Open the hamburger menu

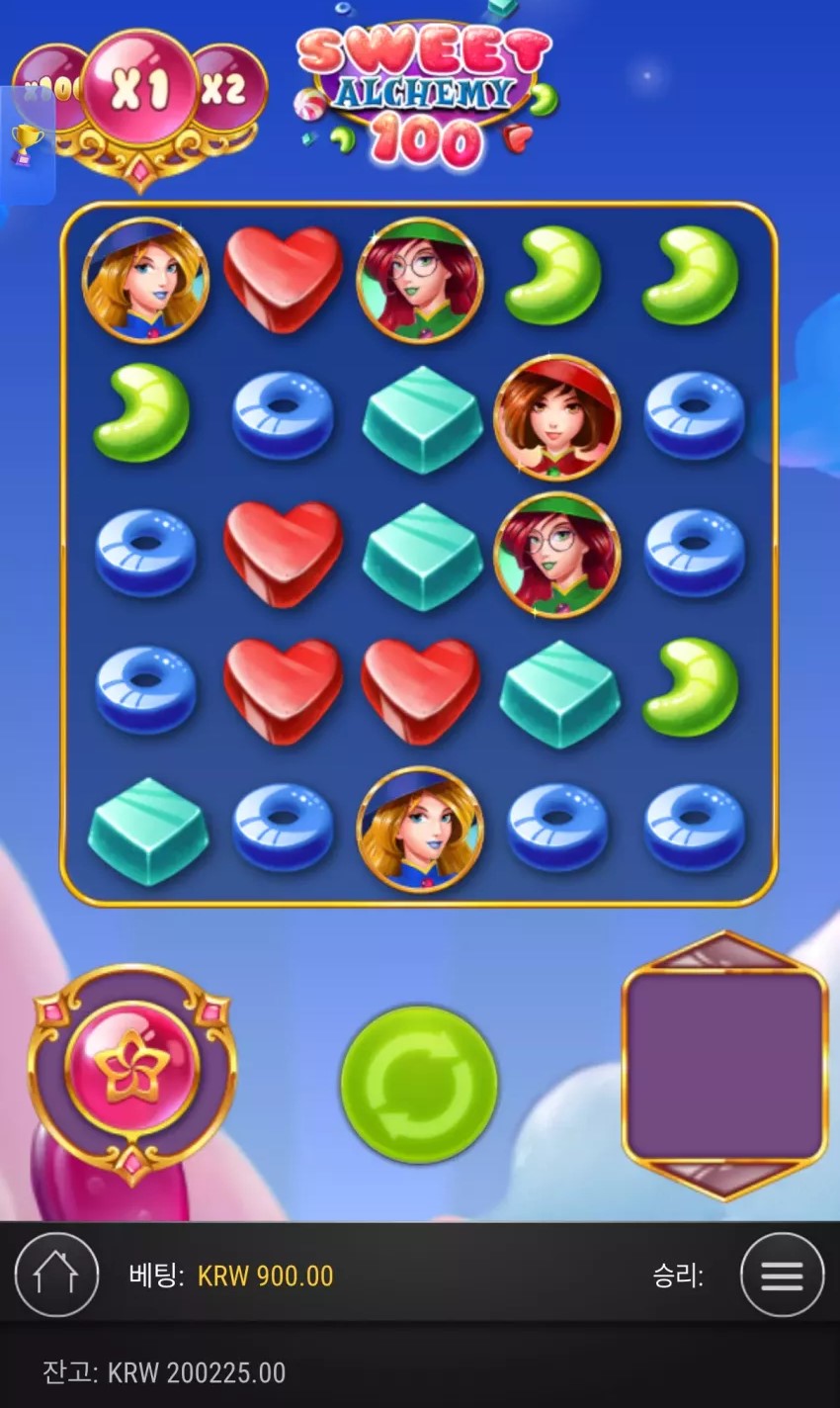pyautogui.click(x=782, y=1276)
